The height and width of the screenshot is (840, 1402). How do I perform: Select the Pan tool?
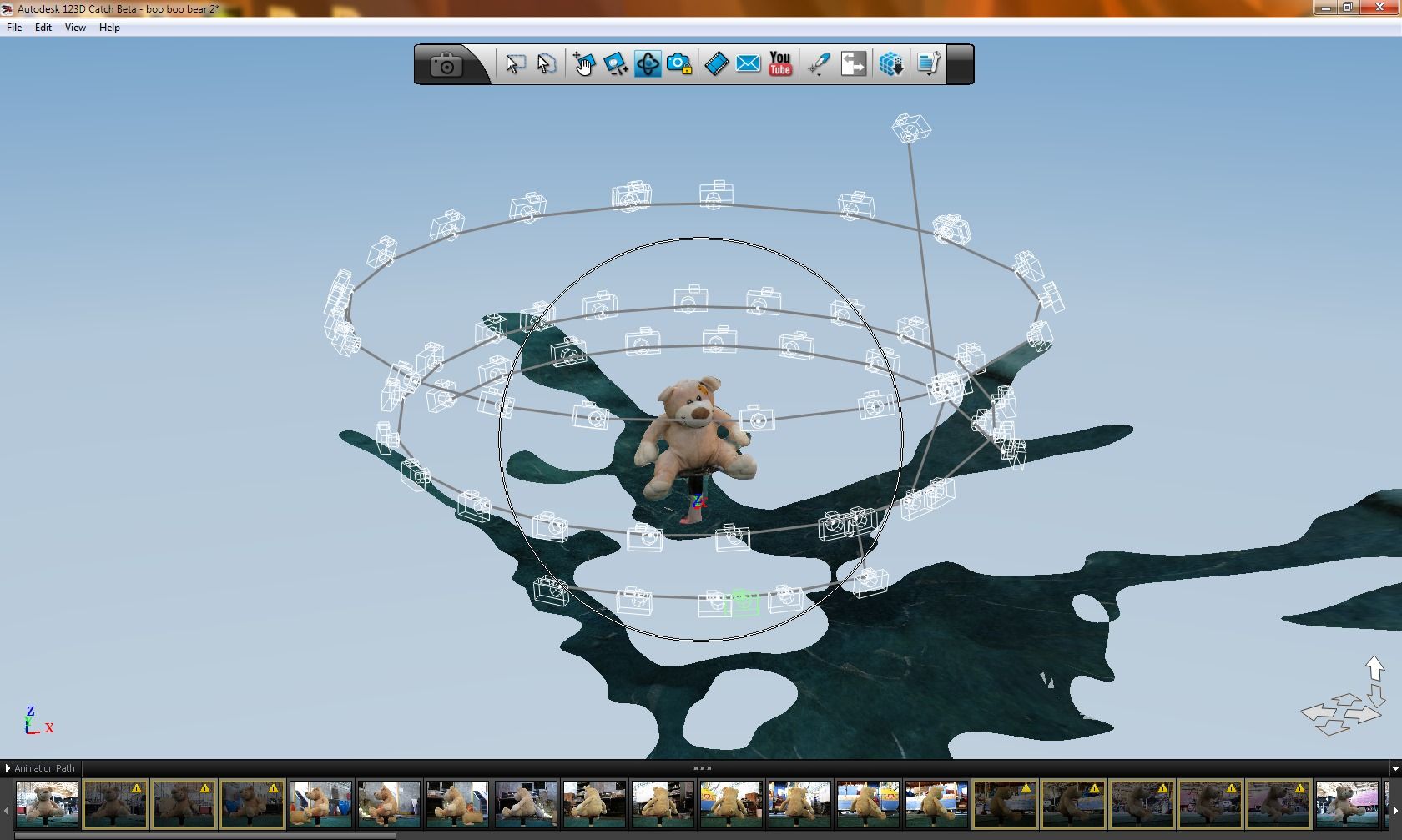tap(584, 64)
